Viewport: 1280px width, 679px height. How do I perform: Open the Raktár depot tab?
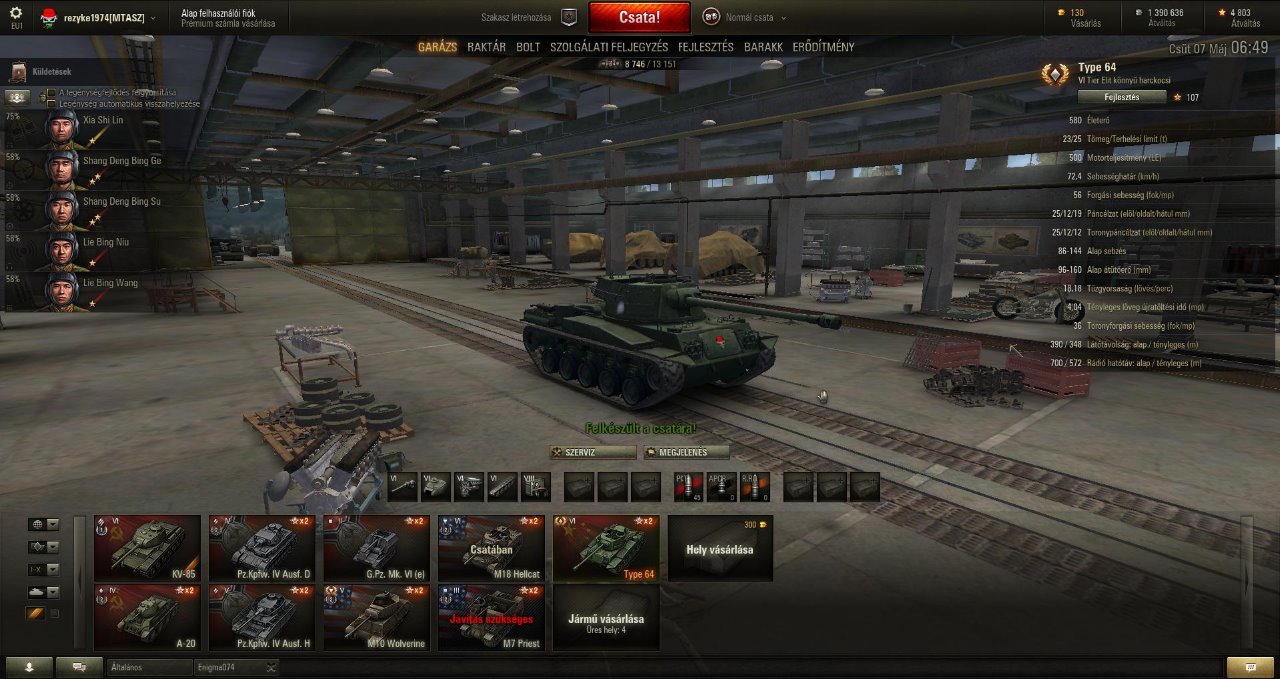[x=486, y=47]
